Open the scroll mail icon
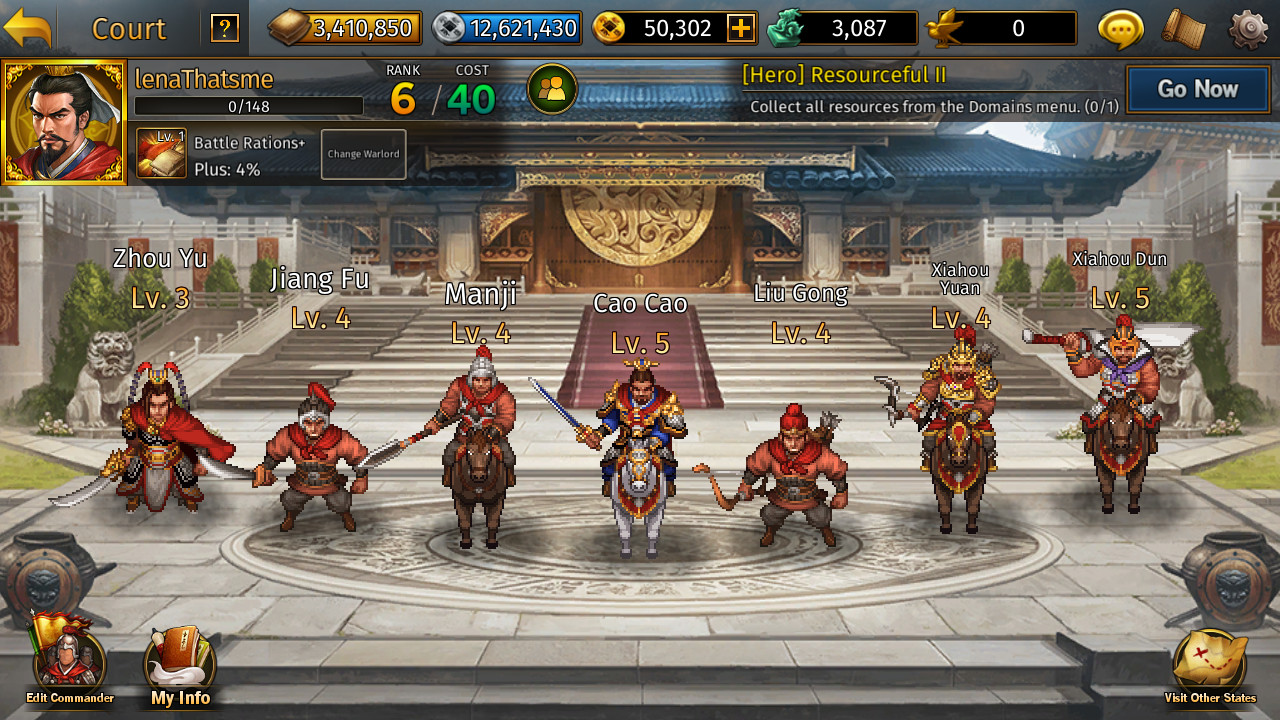1280x720 pixels. (1183, 27)
